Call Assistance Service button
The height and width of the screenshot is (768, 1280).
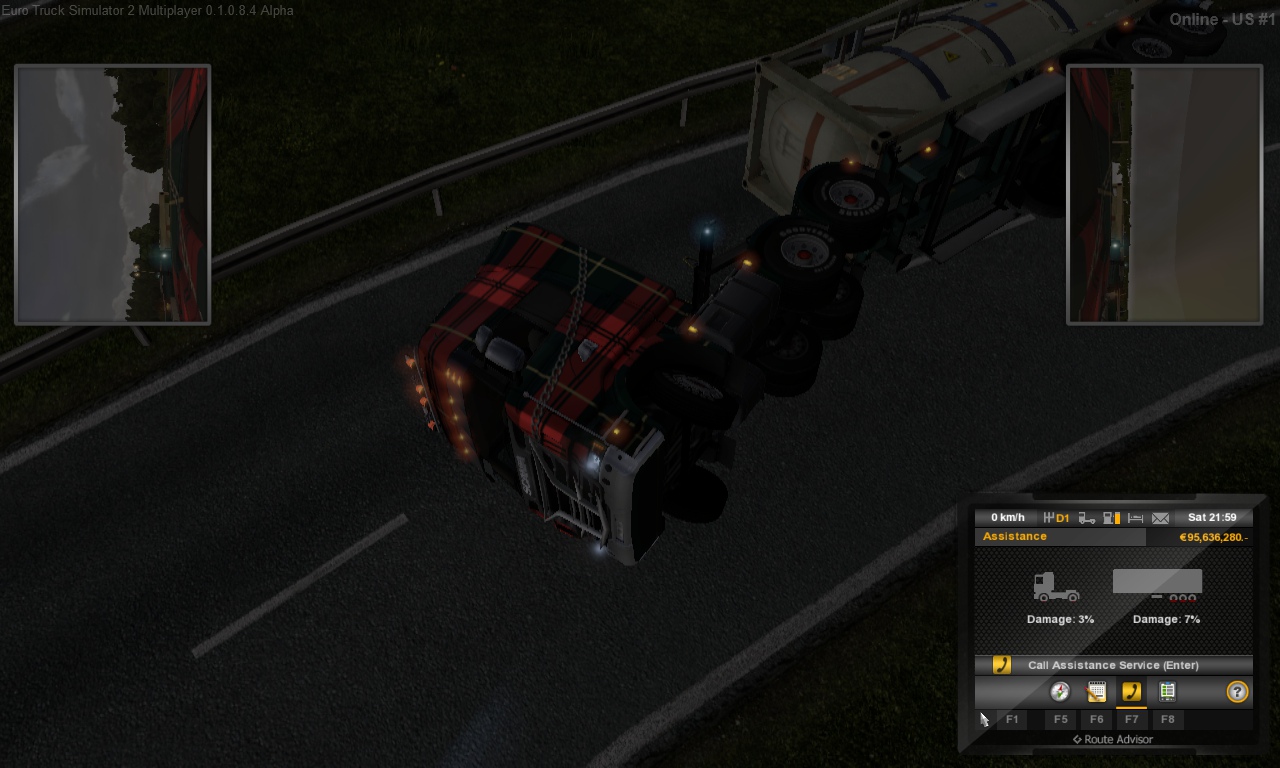tap(1113, 665)
